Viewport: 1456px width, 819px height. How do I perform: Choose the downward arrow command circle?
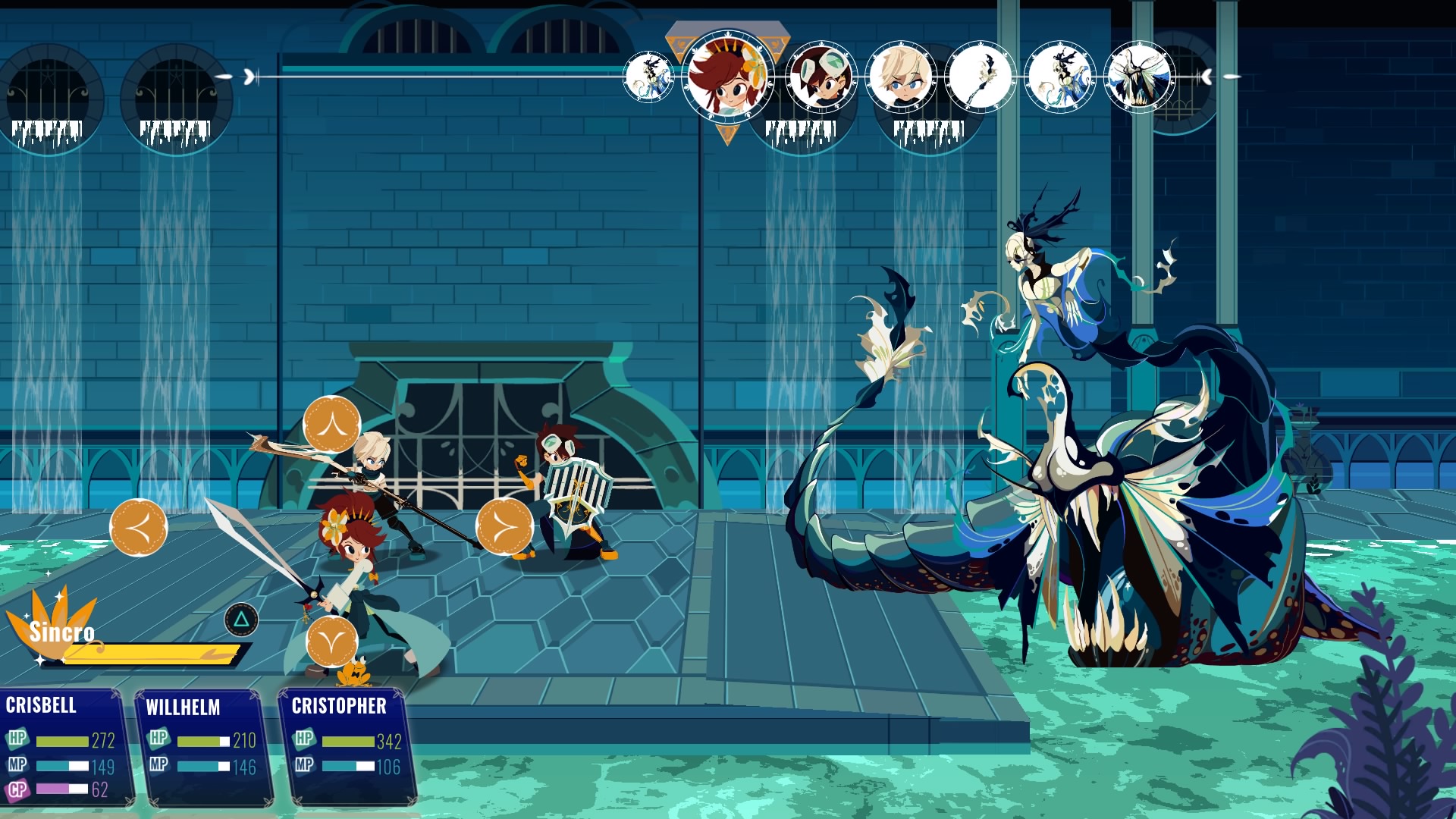point(331,642)
